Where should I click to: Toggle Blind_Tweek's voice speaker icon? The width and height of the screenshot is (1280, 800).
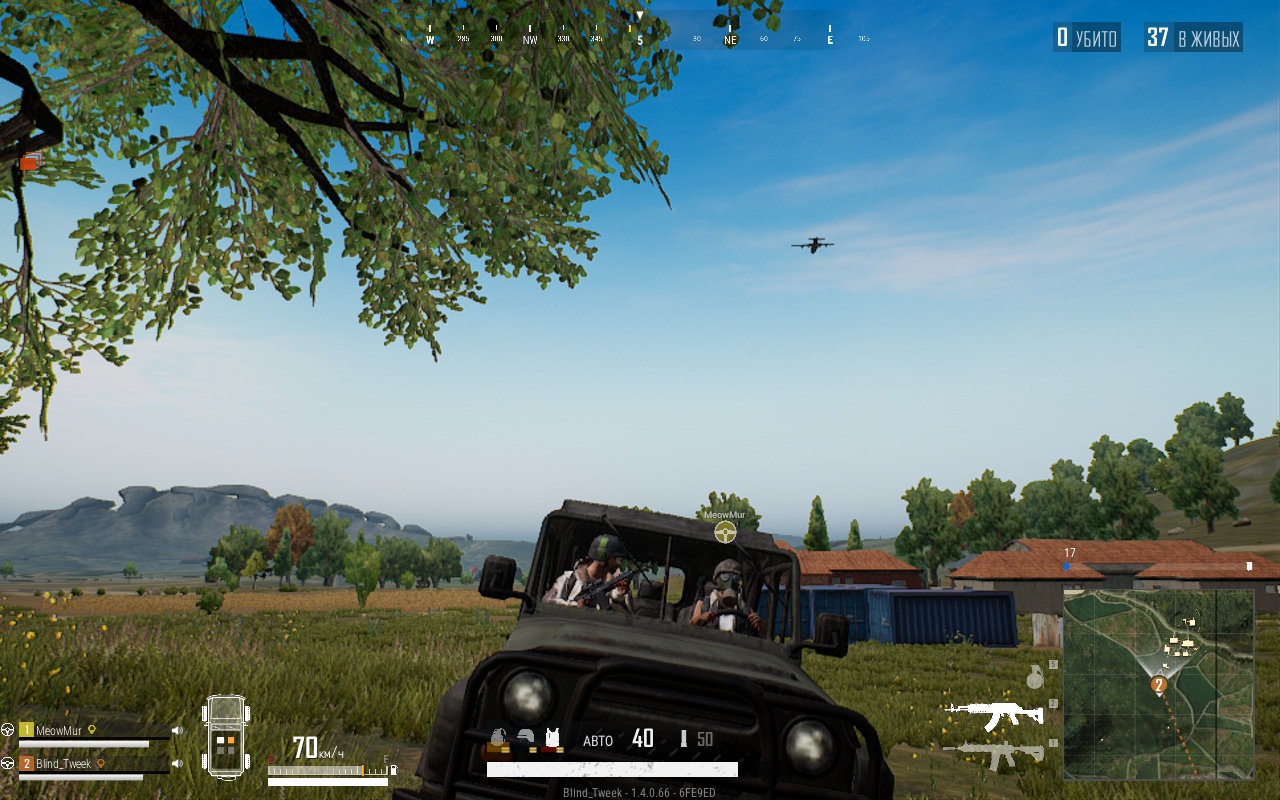click(177, 764)
